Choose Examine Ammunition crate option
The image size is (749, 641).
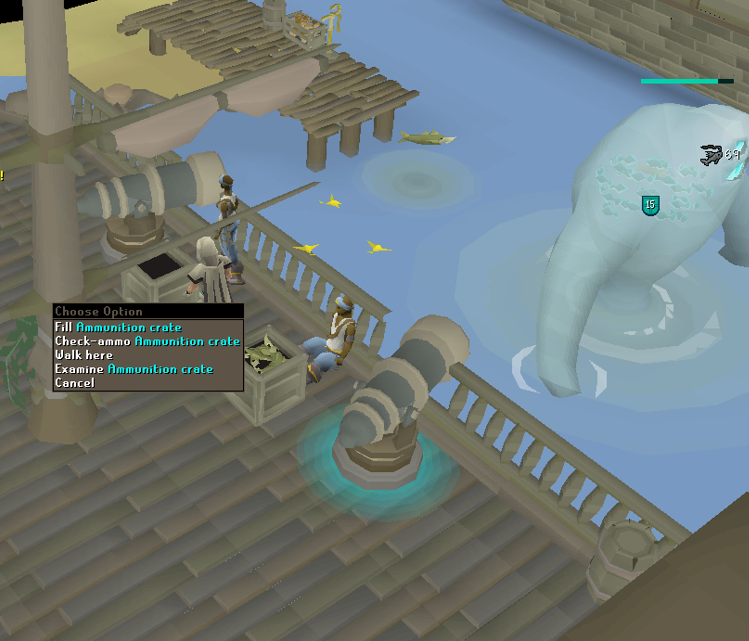tap(134, 369)
